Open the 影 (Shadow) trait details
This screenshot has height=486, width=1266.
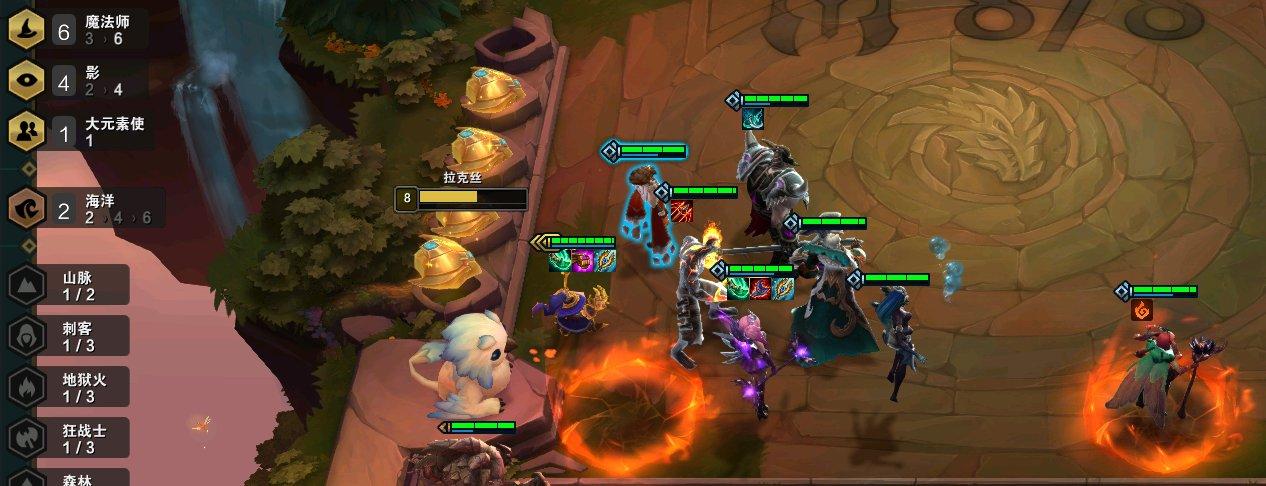coord(80,81)
